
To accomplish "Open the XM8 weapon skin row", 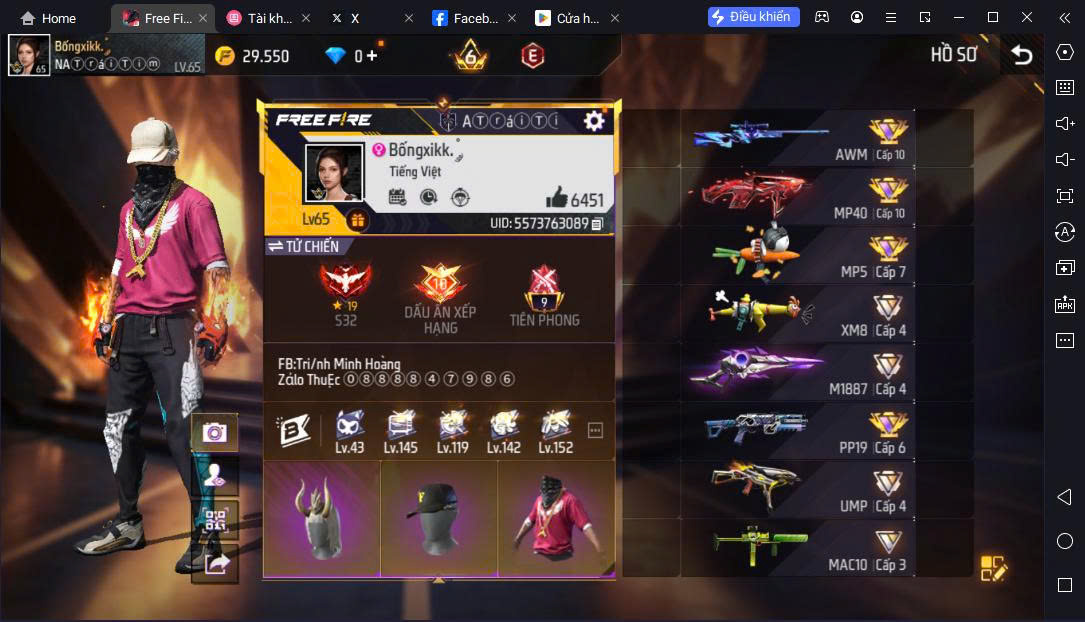I will 798,313.
